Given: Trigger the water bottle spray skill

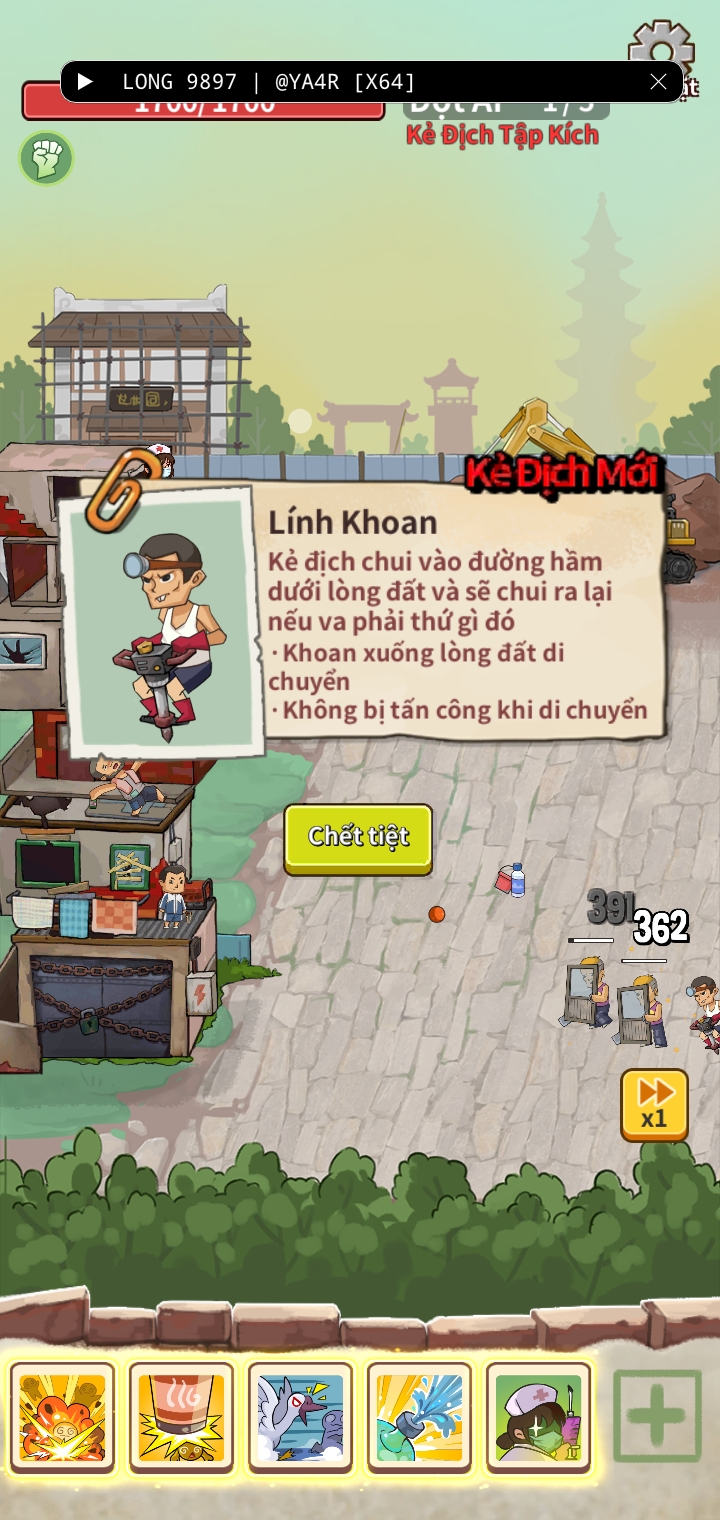Looking at the screenshot, I should [419, 1416].
